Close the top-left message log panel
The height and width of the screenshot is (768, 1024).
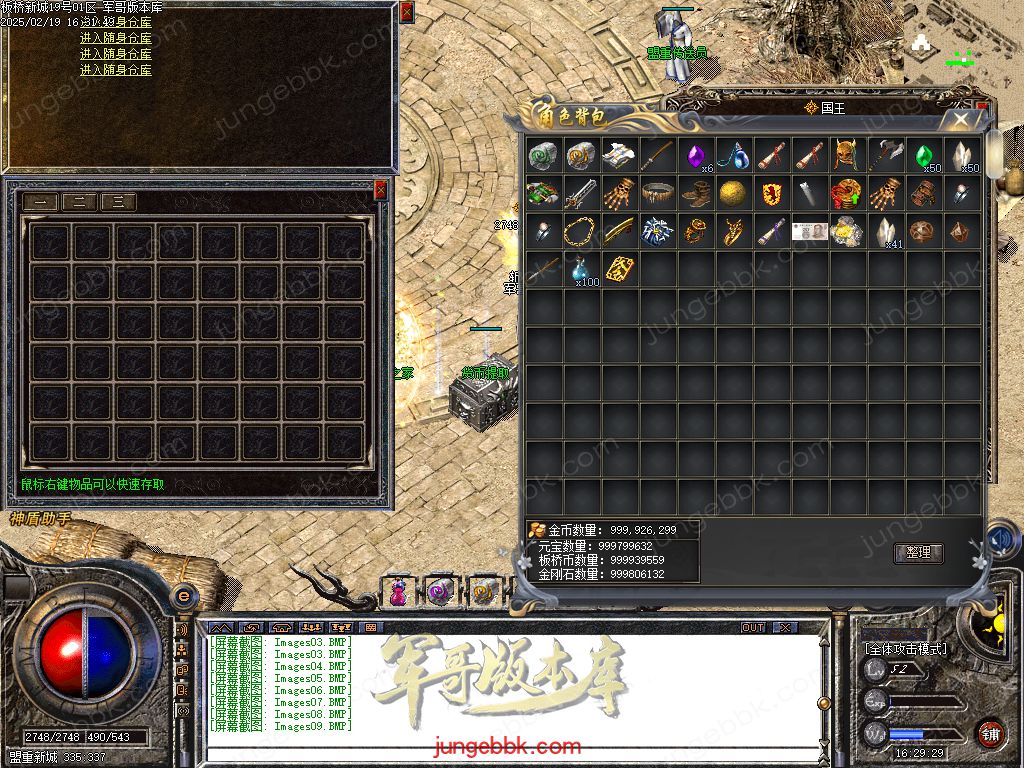pos(406,12)
